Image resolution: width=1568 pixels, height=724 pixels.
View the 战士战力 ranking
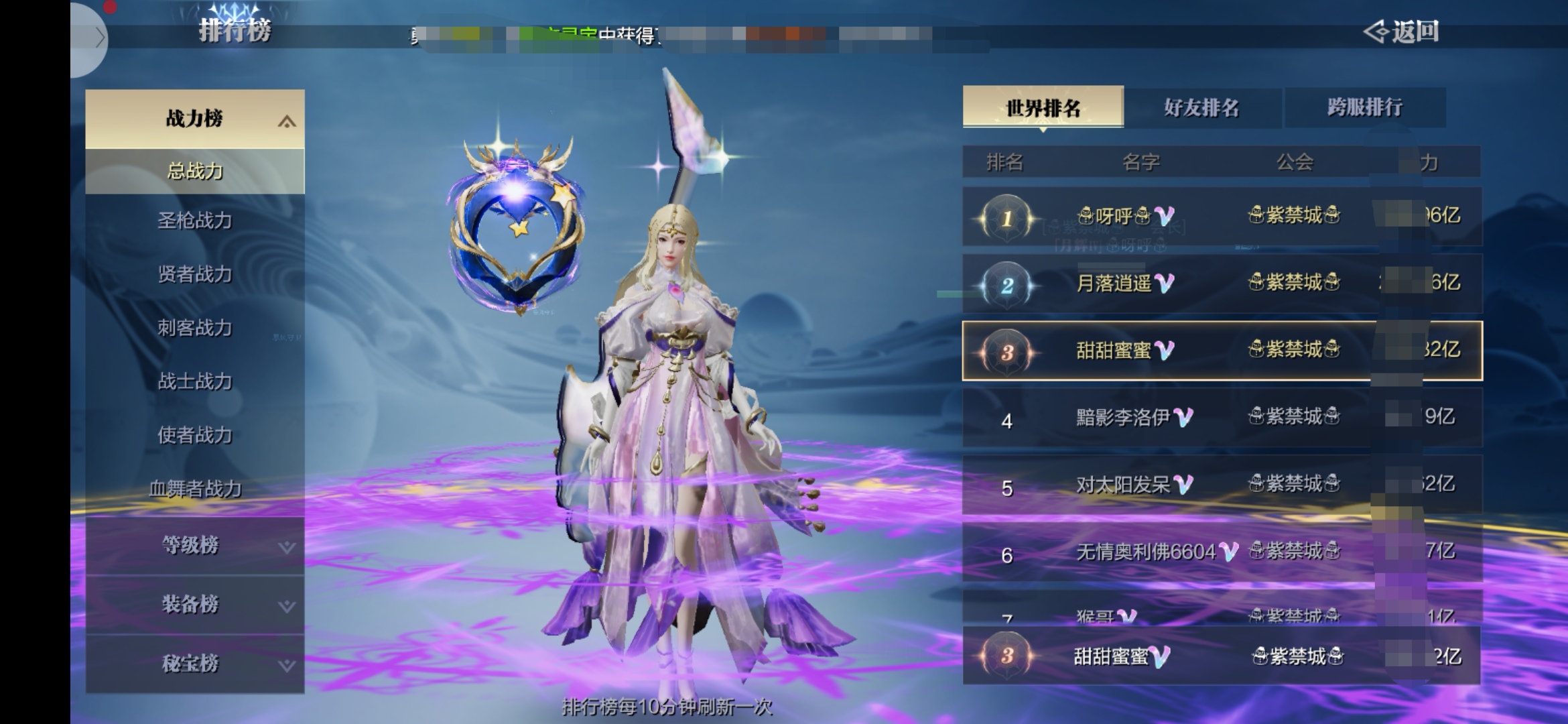click(x=194, y=381)
